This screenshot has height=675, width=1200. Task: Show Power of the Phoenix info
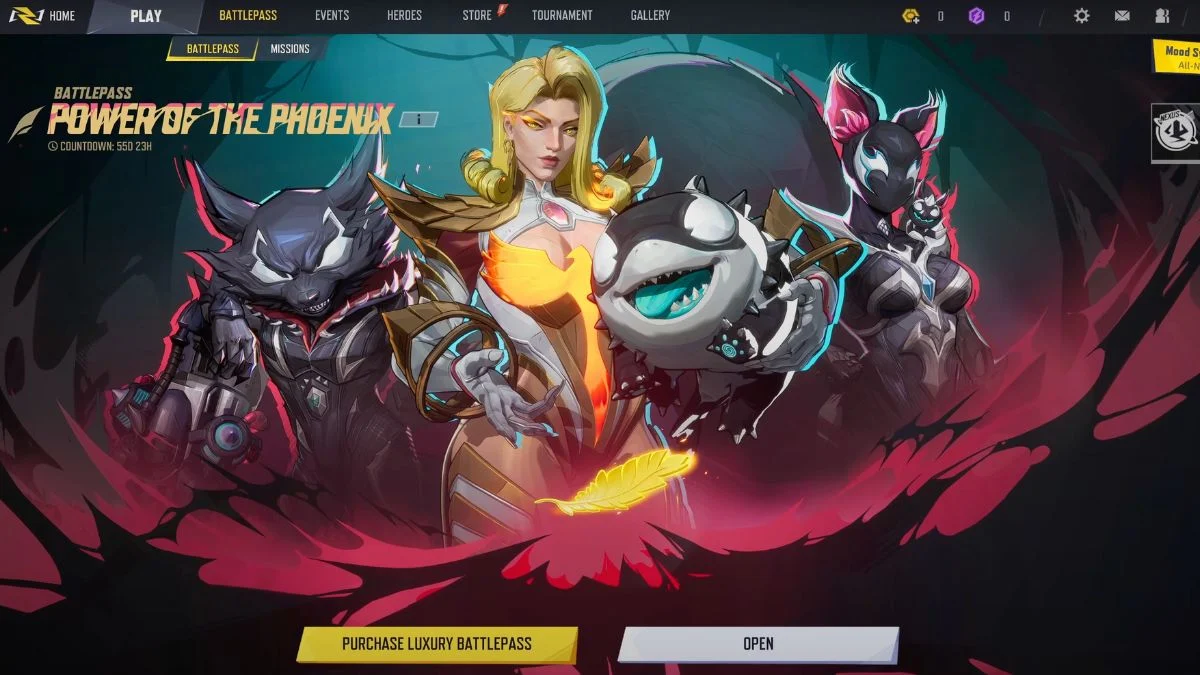[x=418, y=120]
